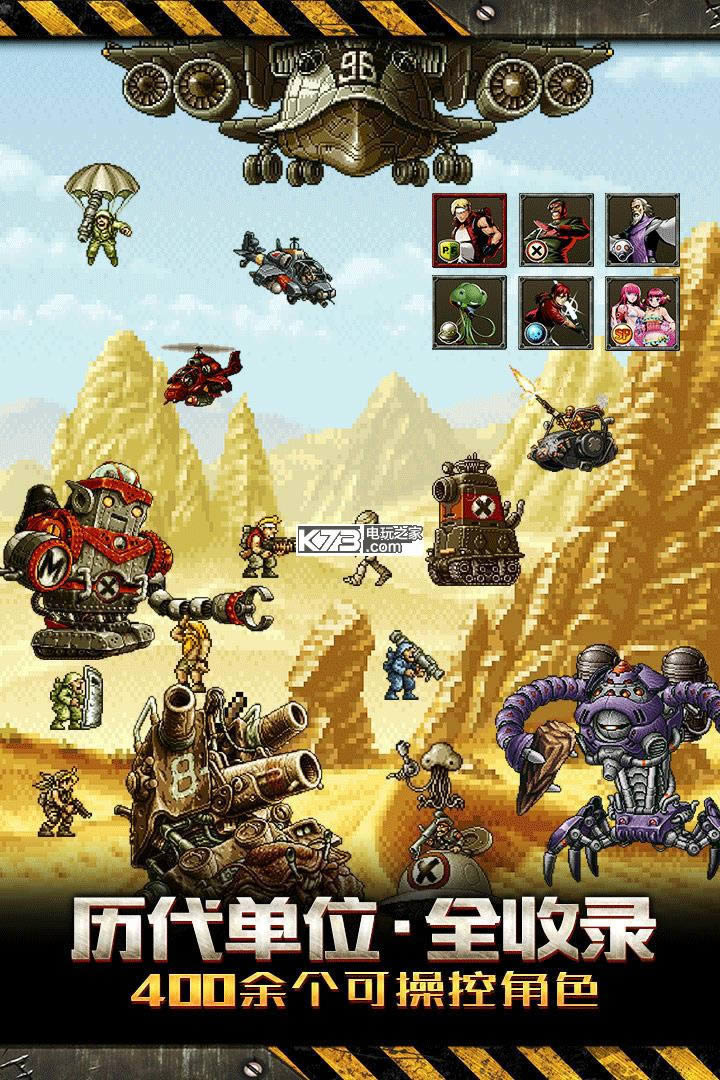720x1080 pixels.
Task: Pick the white-haired elder in purple robe
Action: coord(642,230)
